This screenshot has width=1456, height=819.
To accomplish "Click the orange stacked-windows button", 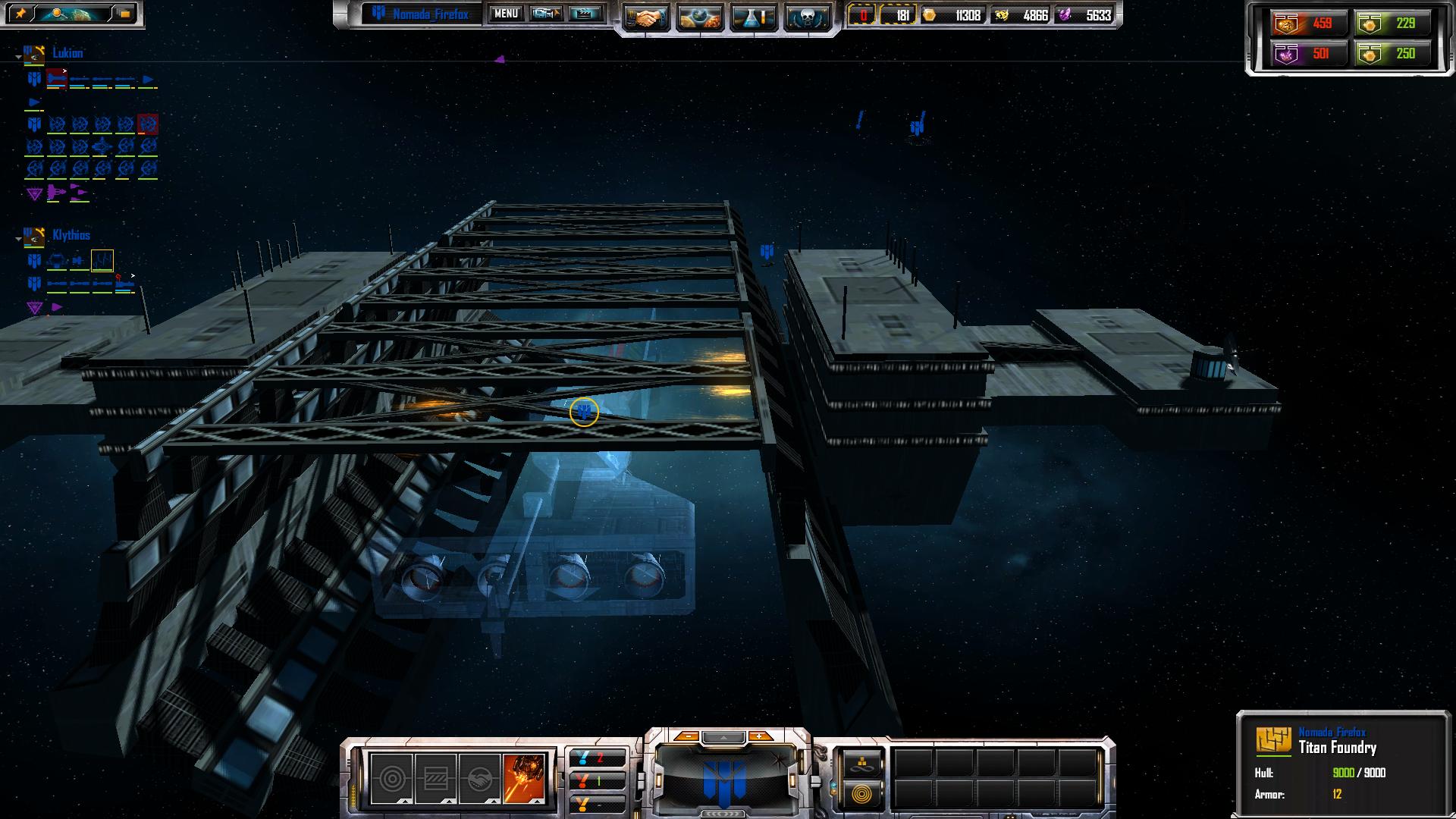I will coord(124,14).
